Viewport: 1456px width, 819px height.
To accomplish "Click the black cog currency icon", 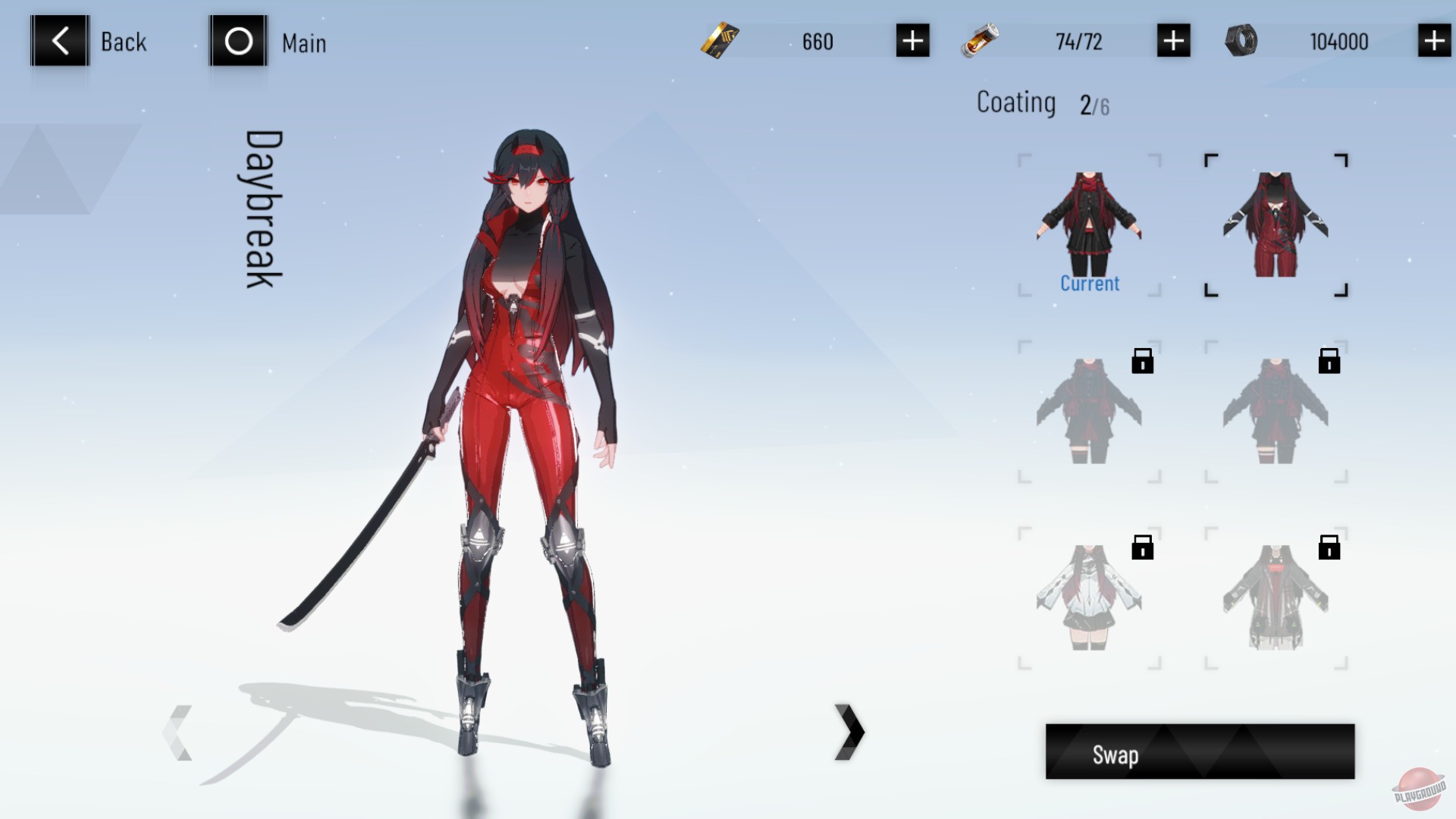I will (1241, 42).
